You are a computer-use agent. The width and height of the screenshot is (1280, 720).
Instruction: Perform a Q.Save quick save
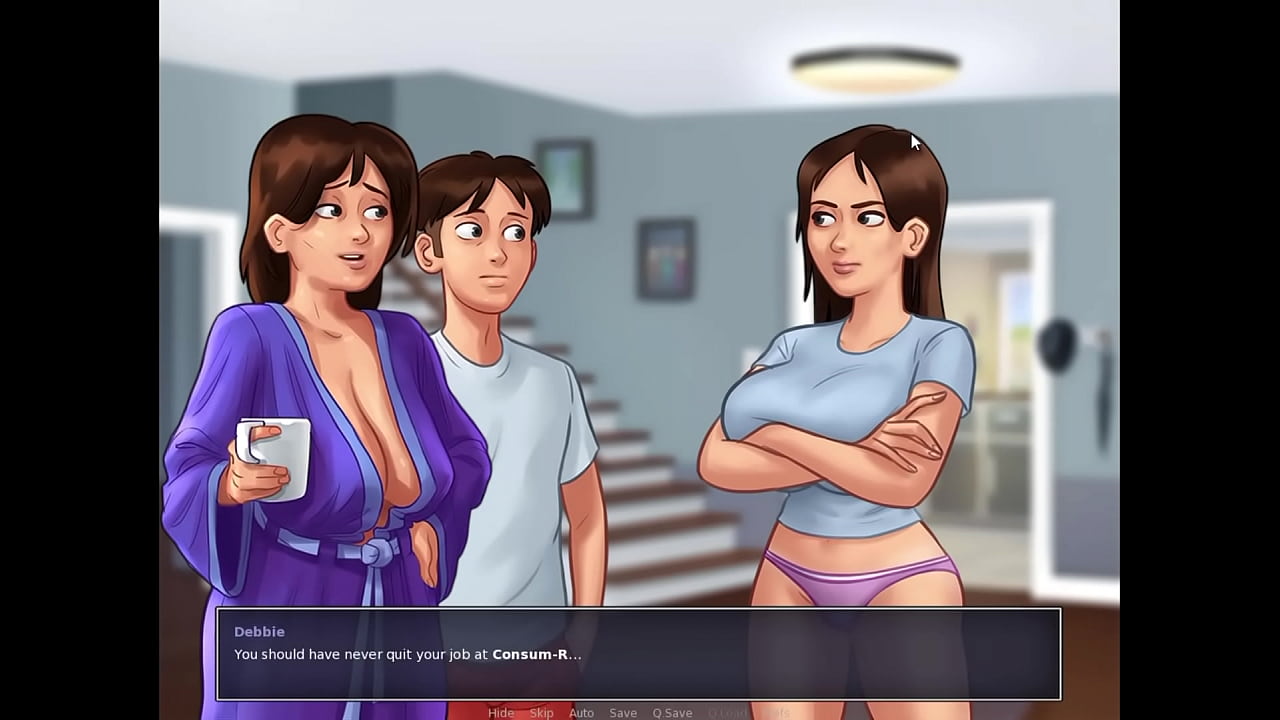click(x=671, y=712)
